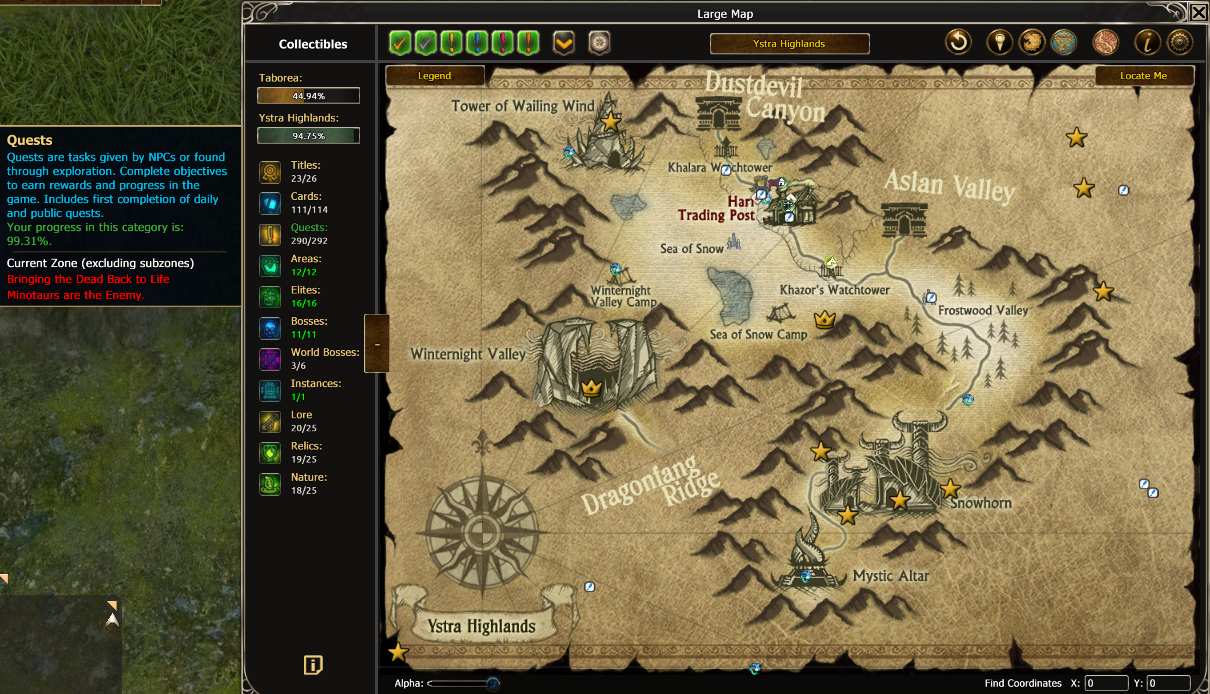Show the Areas collectible category

point(270,265)
